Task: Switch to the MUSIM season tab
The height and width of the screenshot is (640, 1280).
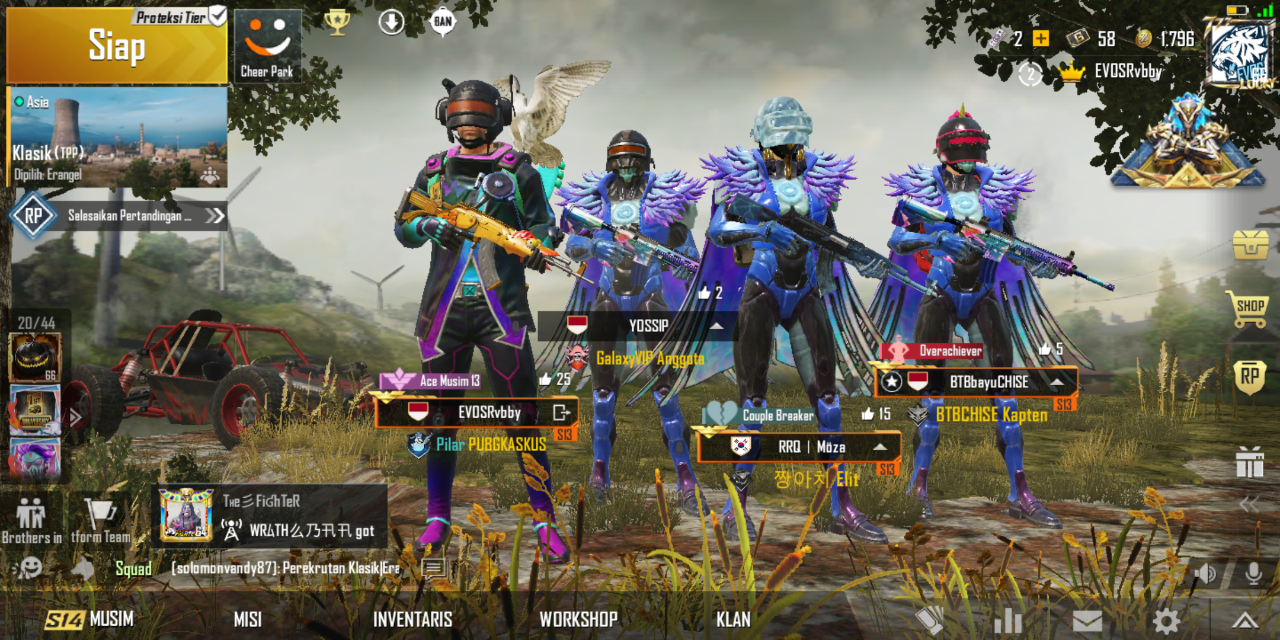Action: [x=90, y=619]
